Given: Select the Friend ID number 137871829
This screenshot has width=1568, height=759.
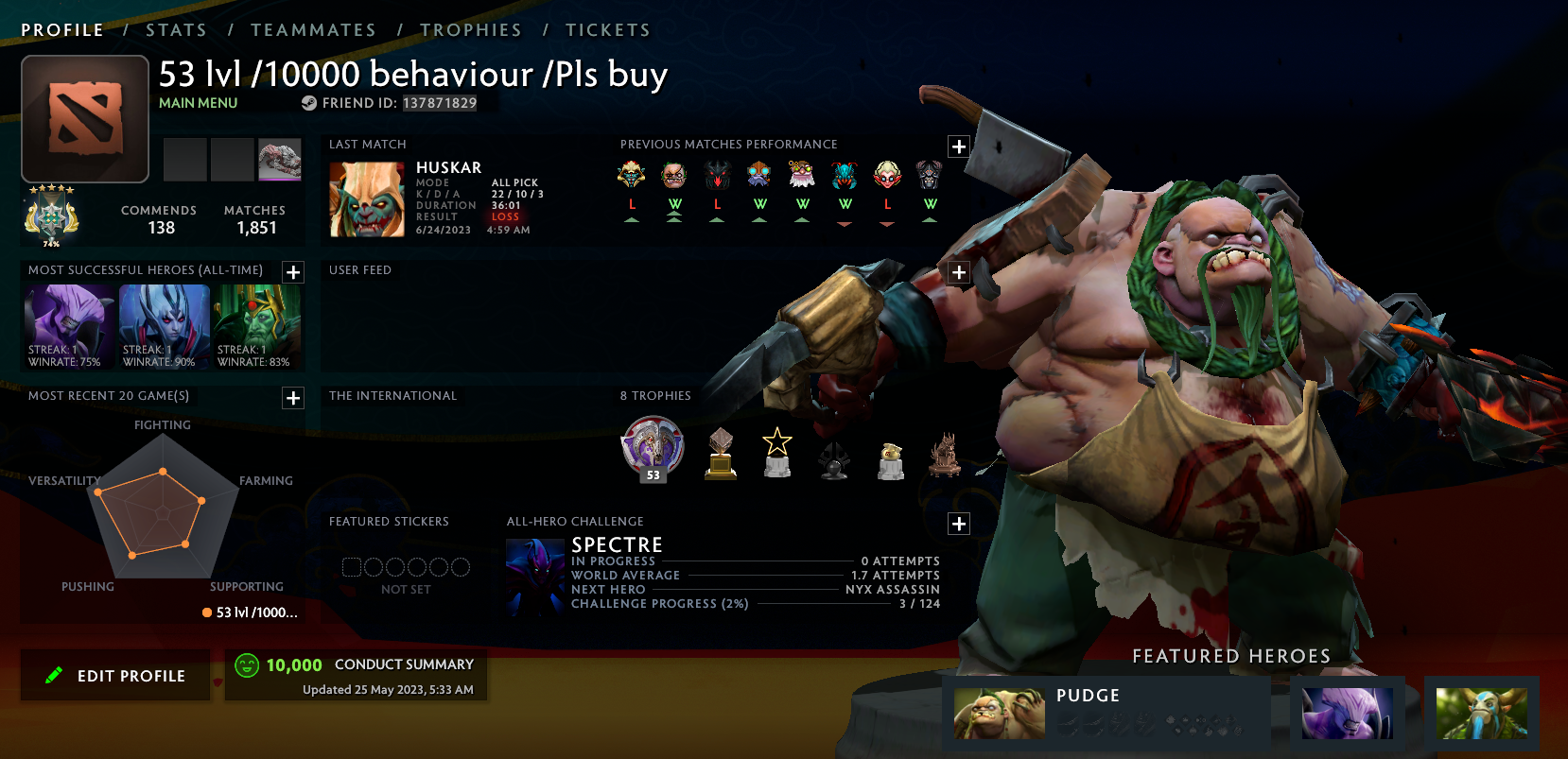Looking at the screenshot, I should (439, 103).
